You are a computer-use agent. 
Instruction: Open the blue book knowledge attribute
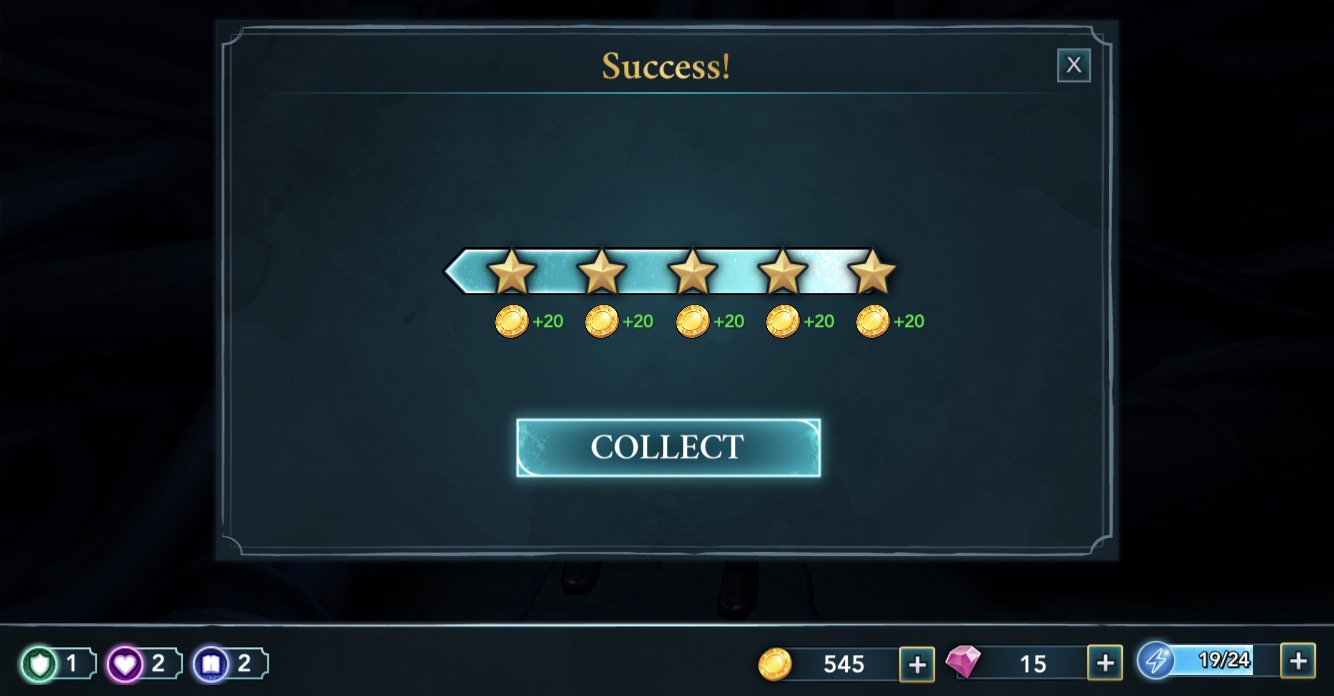pos(211,664)
